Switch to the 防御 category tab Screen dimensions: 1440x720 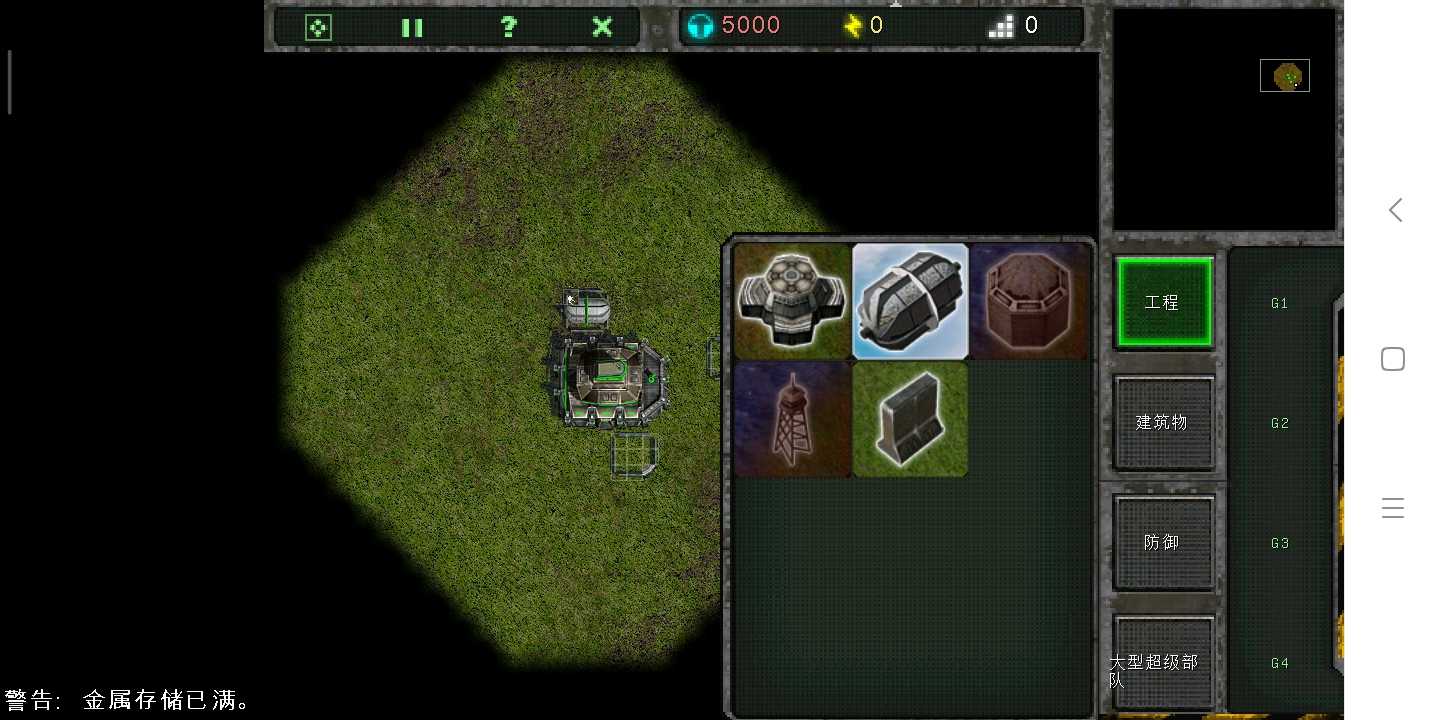tap(1164, 542)
